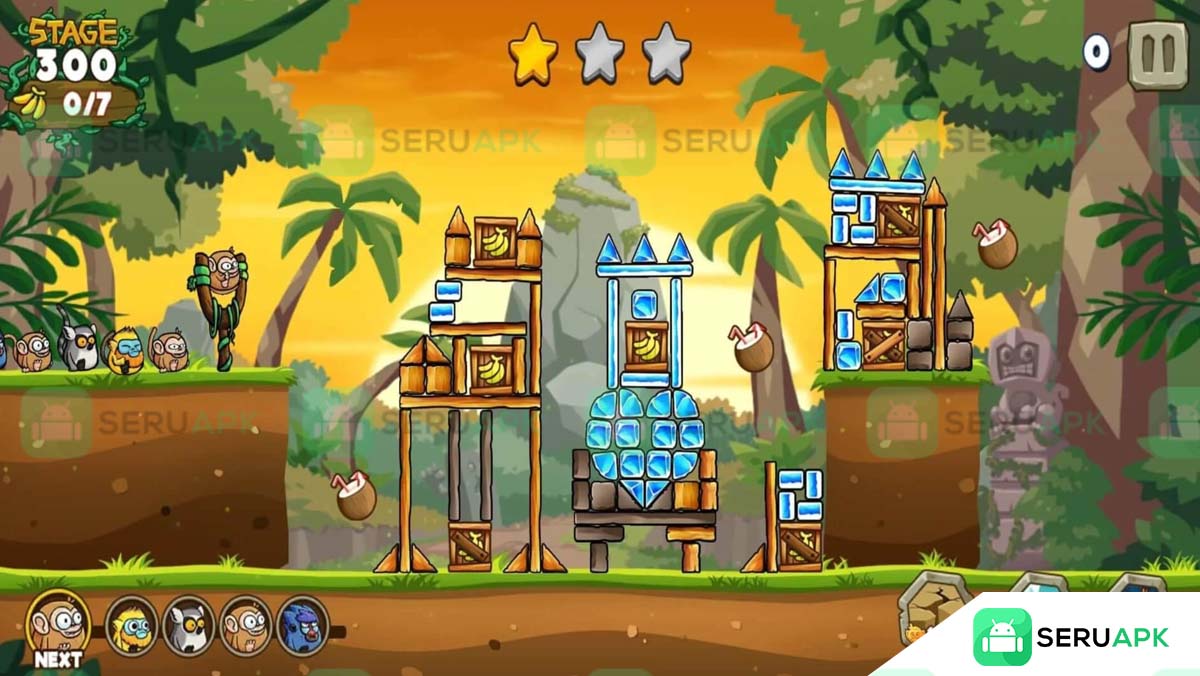Image resolution: width=1200 pixels, height=676 pixels.
Task: Choose the brown monkey portrait beside the blue gorilla
Action: [245, 625]
